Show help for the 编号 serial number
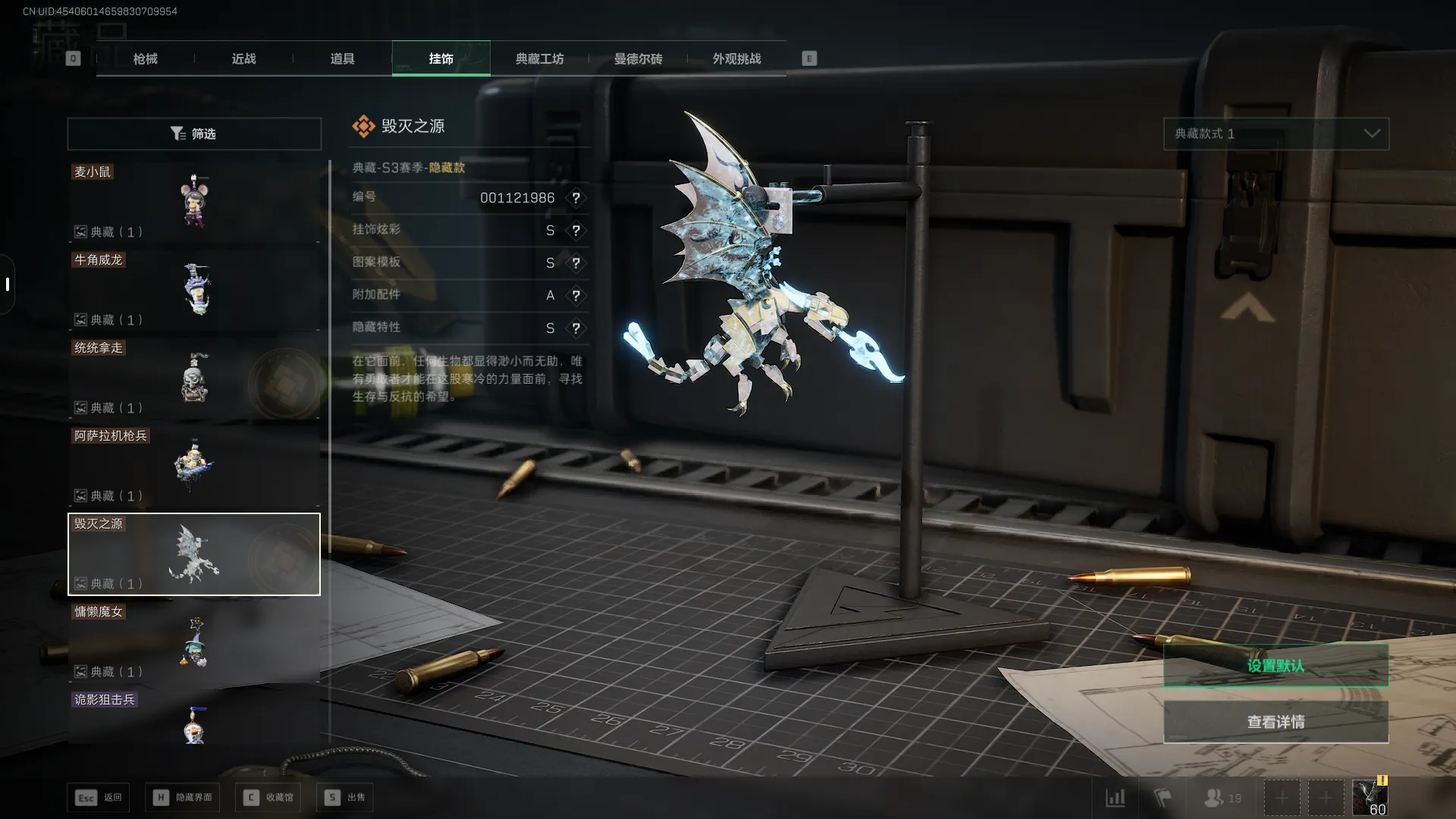The height and width of the screenshot is (819, 1456). 576,198
